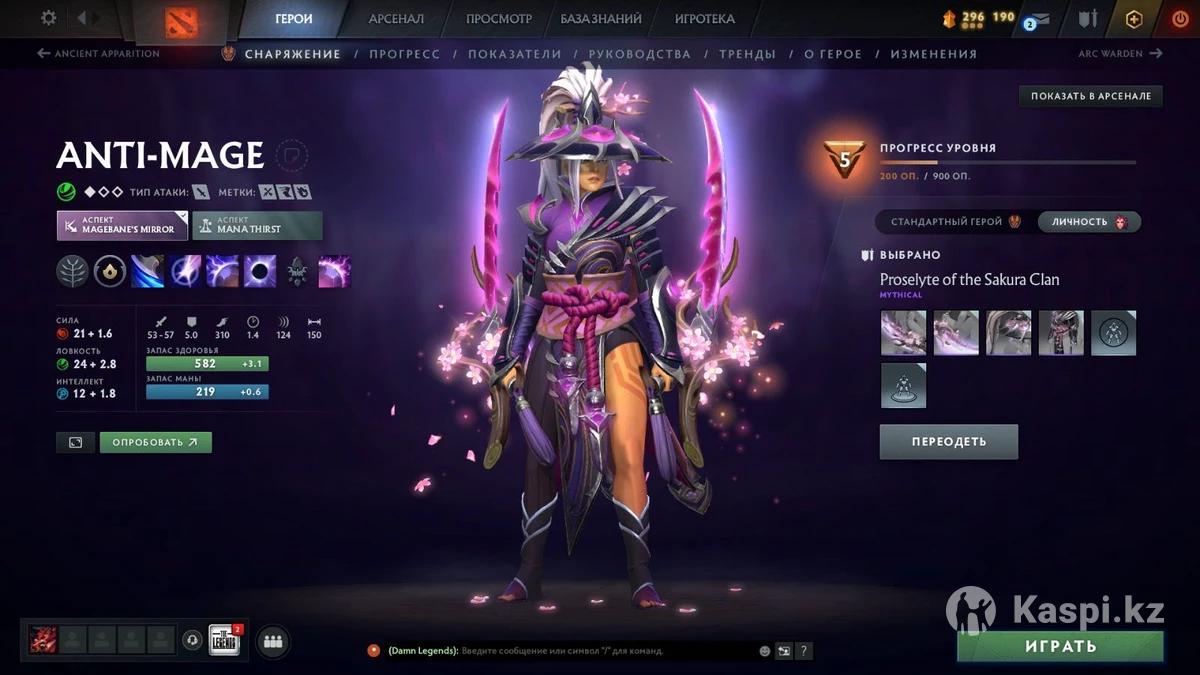Click the Переодеть button
The image size is (1200, 675).
point(948,441)
